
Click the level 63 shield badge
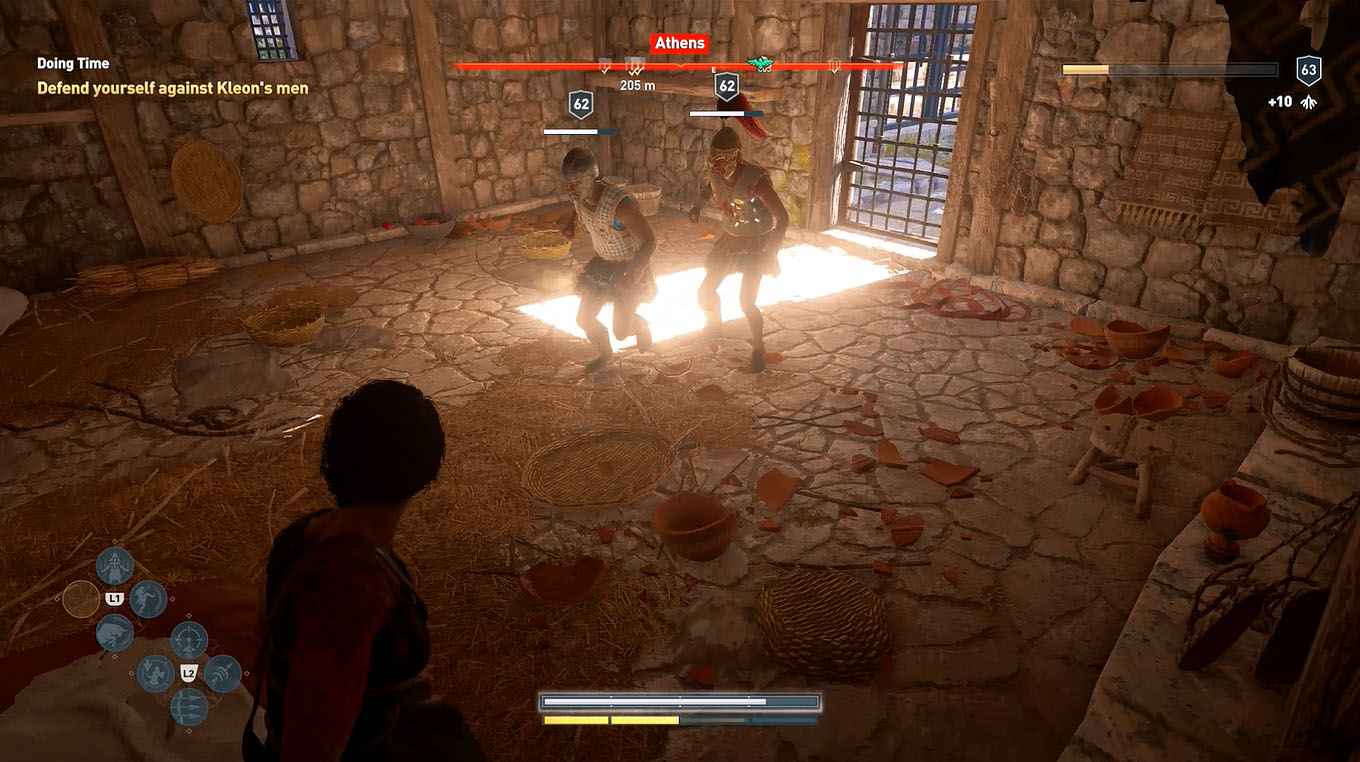pyautogui.click(x=1306, y=68)
